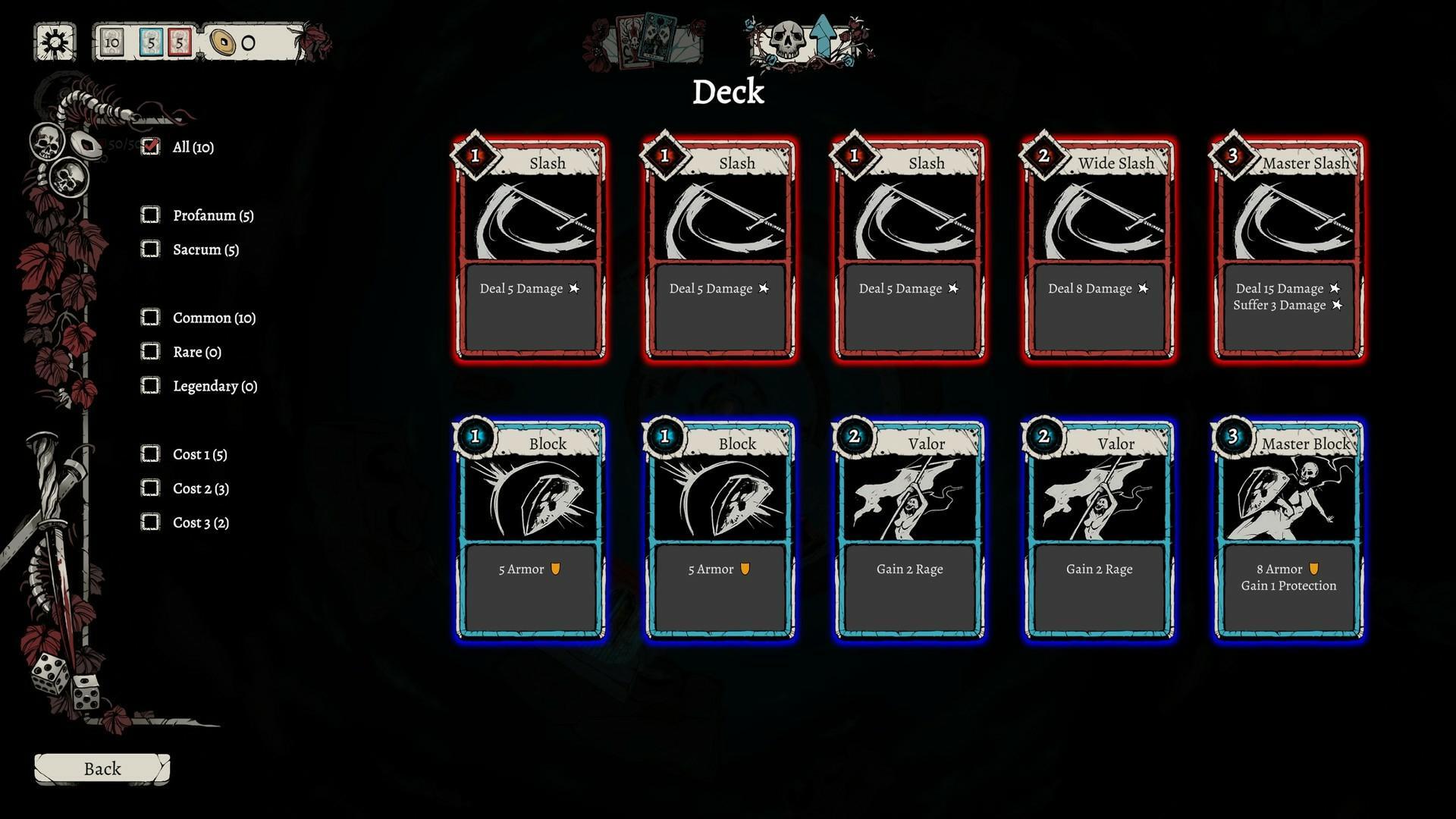Open the settings gear menu
1456x819 pixels.
point(53,42)
